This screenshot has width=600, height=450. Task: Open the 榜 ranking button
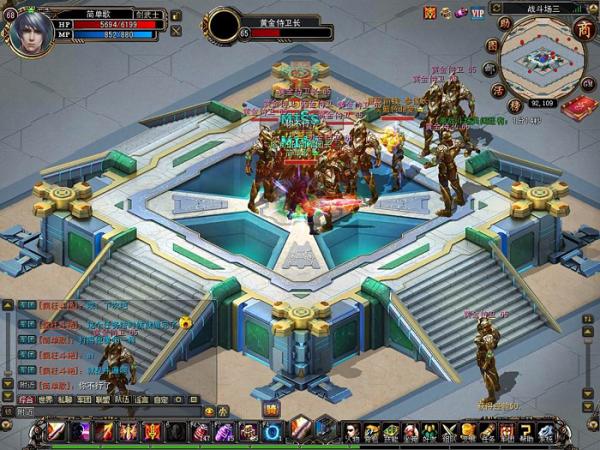(514, 105)
